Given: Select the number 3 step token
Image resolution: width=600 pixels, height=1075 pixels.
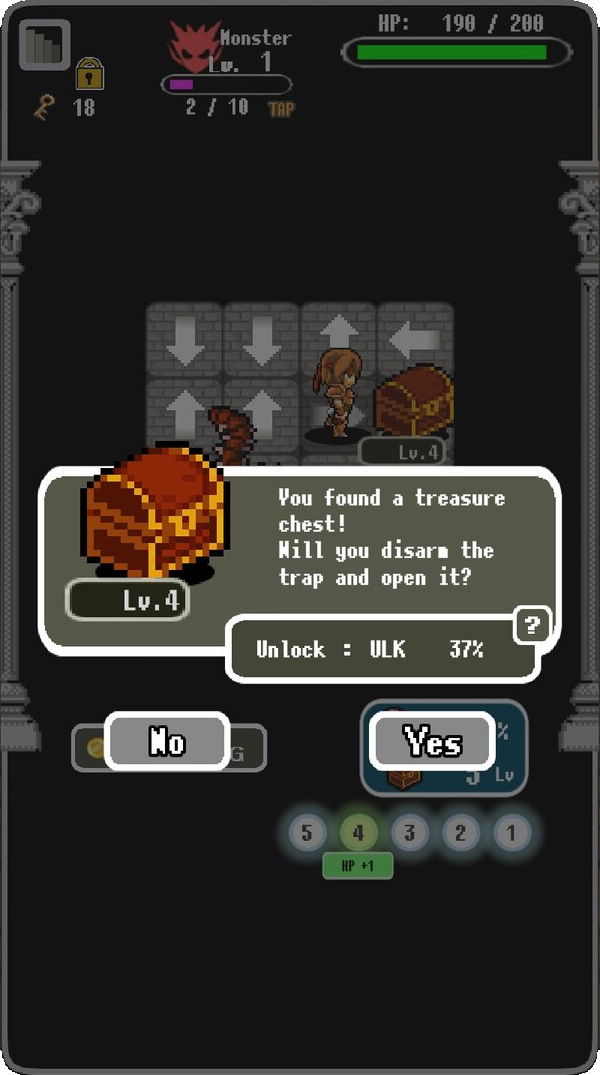Looking at the screenshot, I should coord(409,832).
